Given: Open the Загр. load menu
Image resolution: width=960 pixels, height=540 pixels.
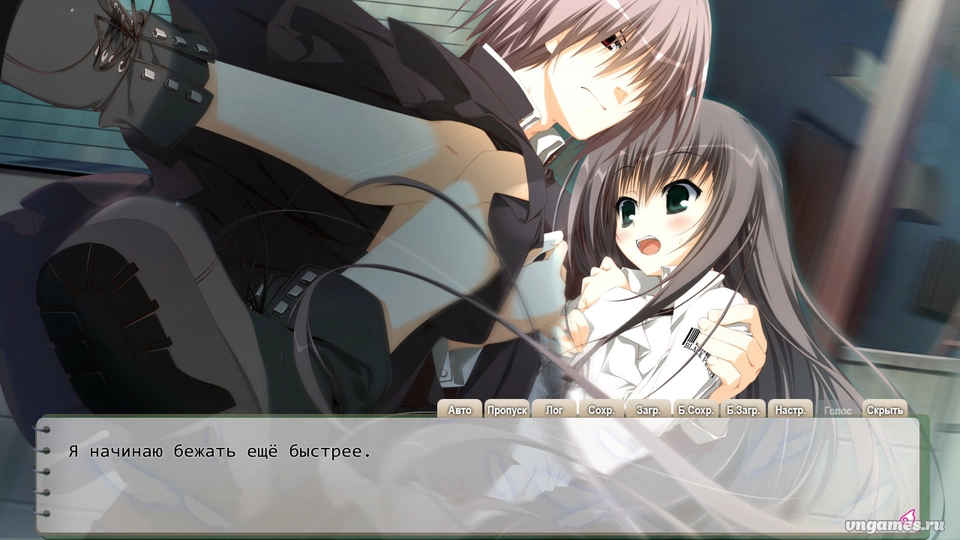Looking at the screenshot, I should (648, 410).
